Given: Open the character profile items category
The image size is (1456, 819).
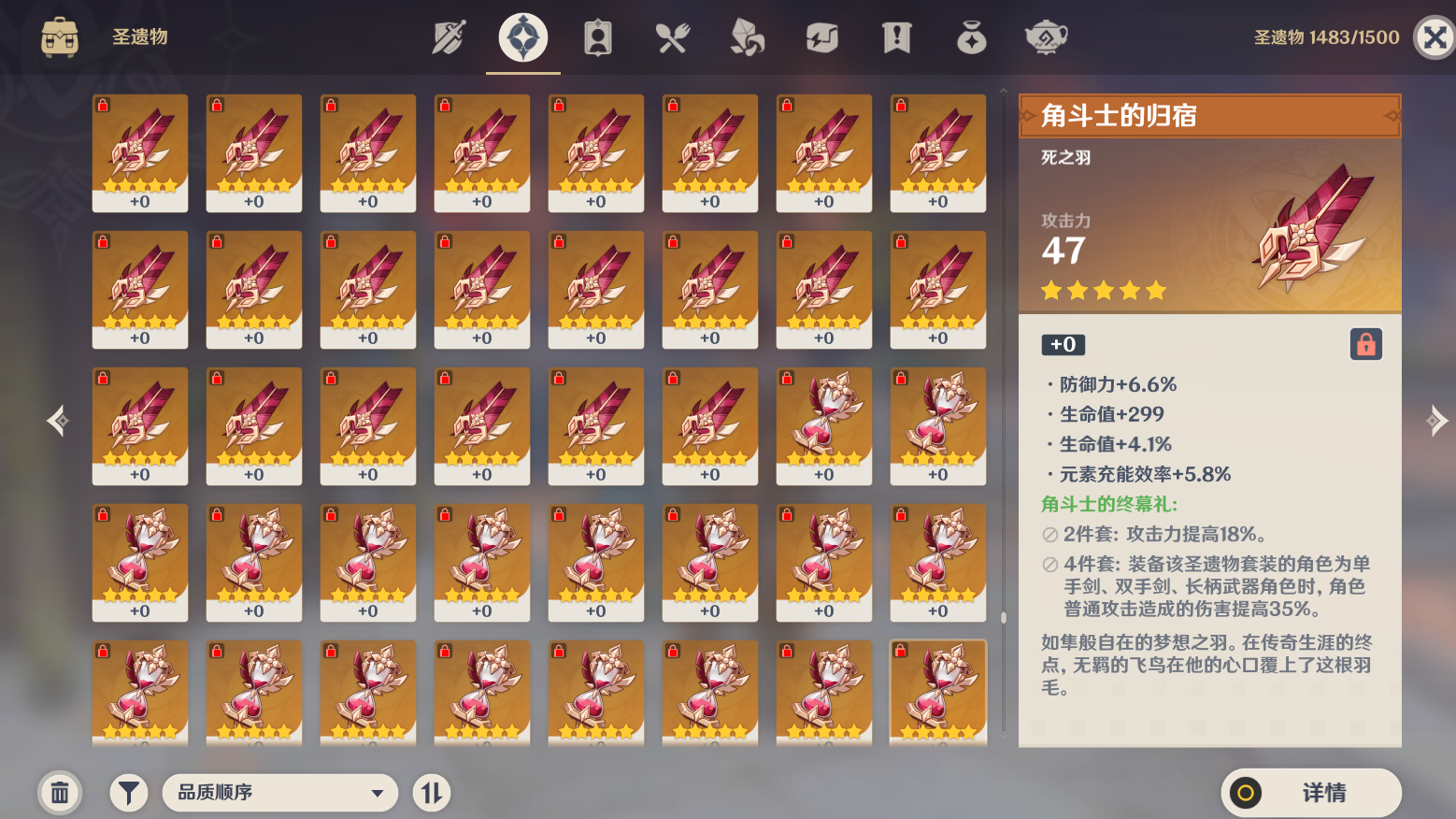Looking at the screenshot, I should point(597,37).
